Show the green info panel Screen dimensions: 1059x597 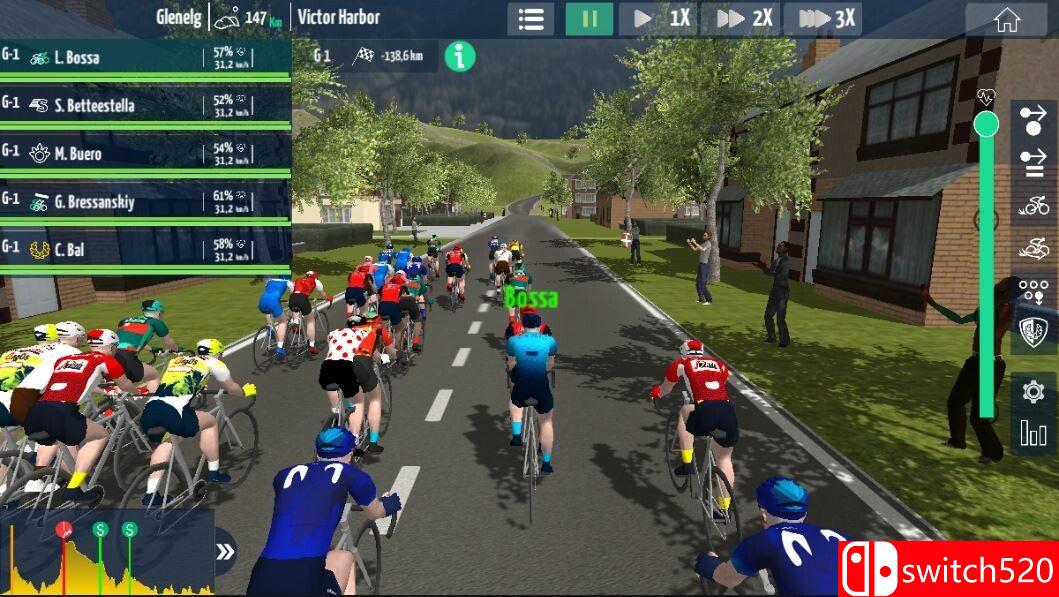click(459, 56)
